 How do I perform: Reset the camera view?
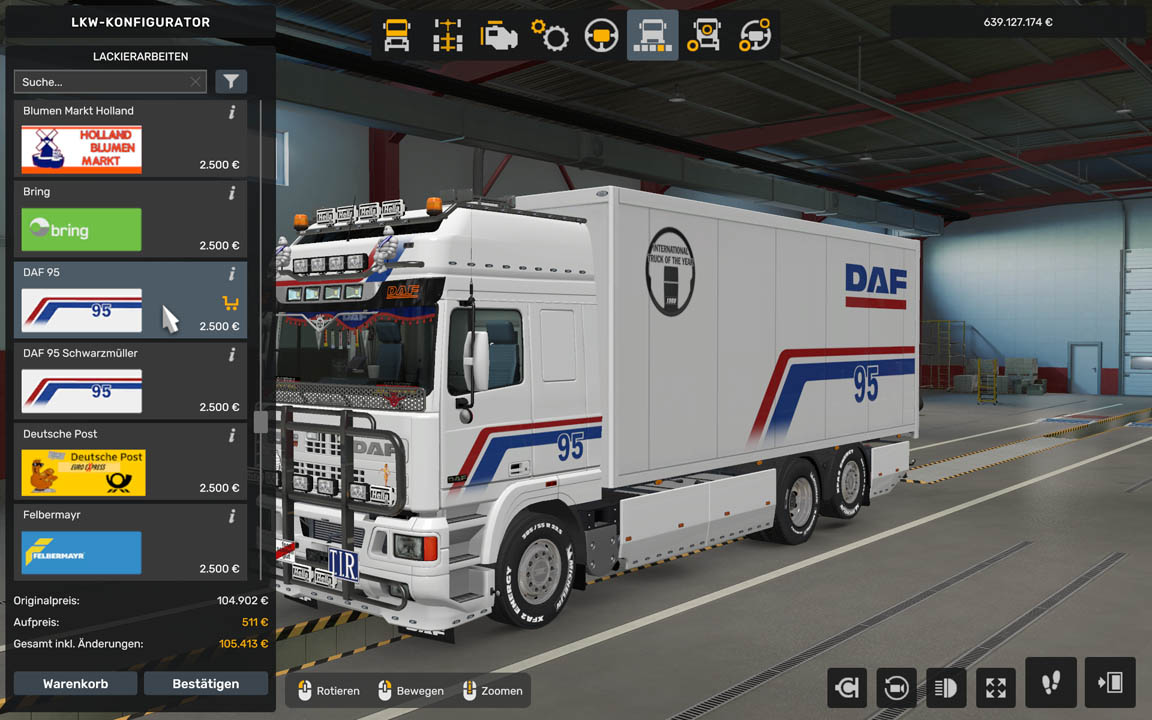pyautogui.click(x=896, y=687)
